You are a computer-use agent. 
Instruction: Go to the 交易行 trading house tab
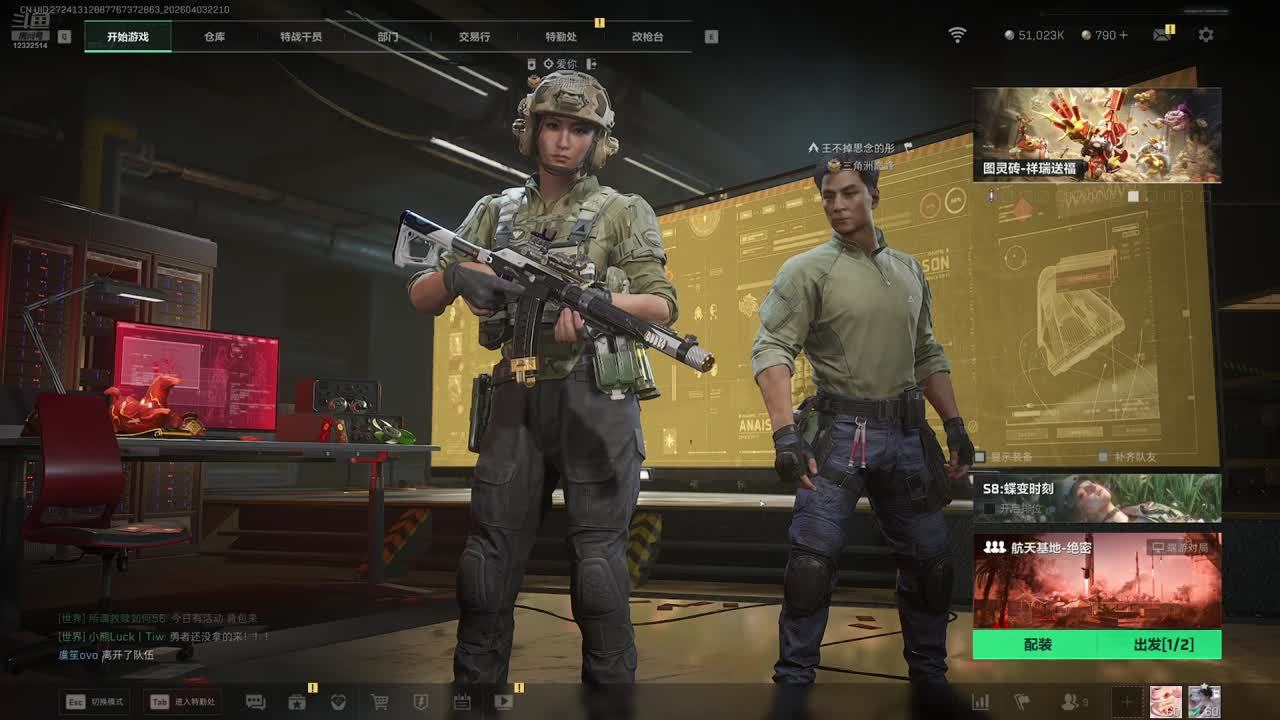tap(474, 37)
